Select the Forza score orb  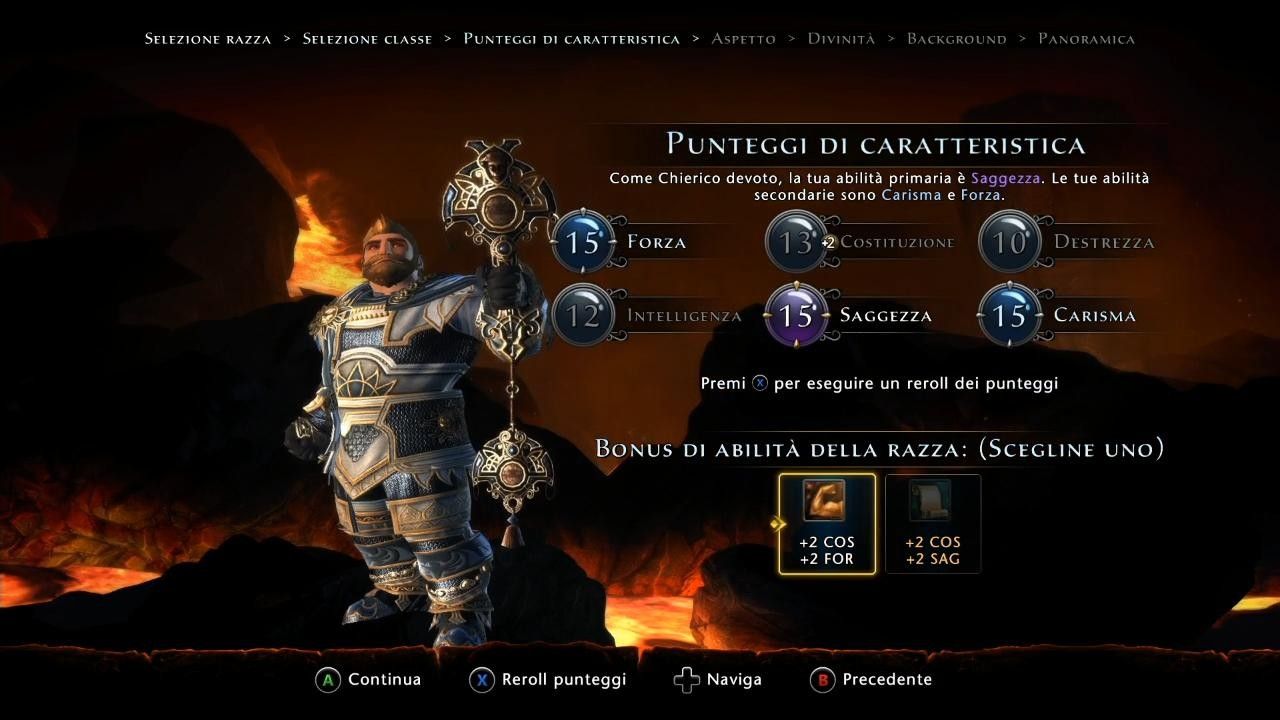click(x=583, y=242)
